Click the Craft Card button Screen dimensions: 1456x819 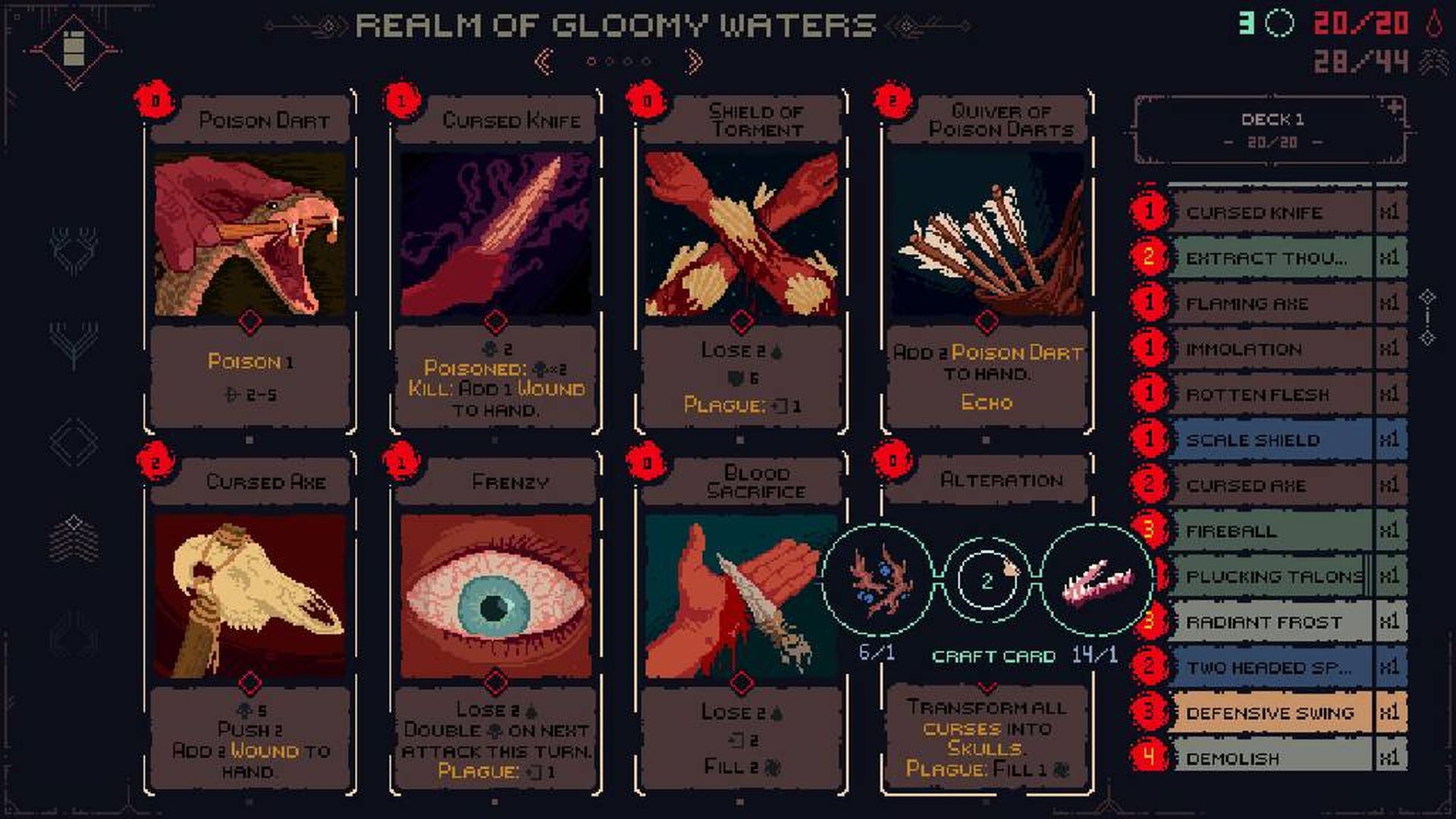992,656
